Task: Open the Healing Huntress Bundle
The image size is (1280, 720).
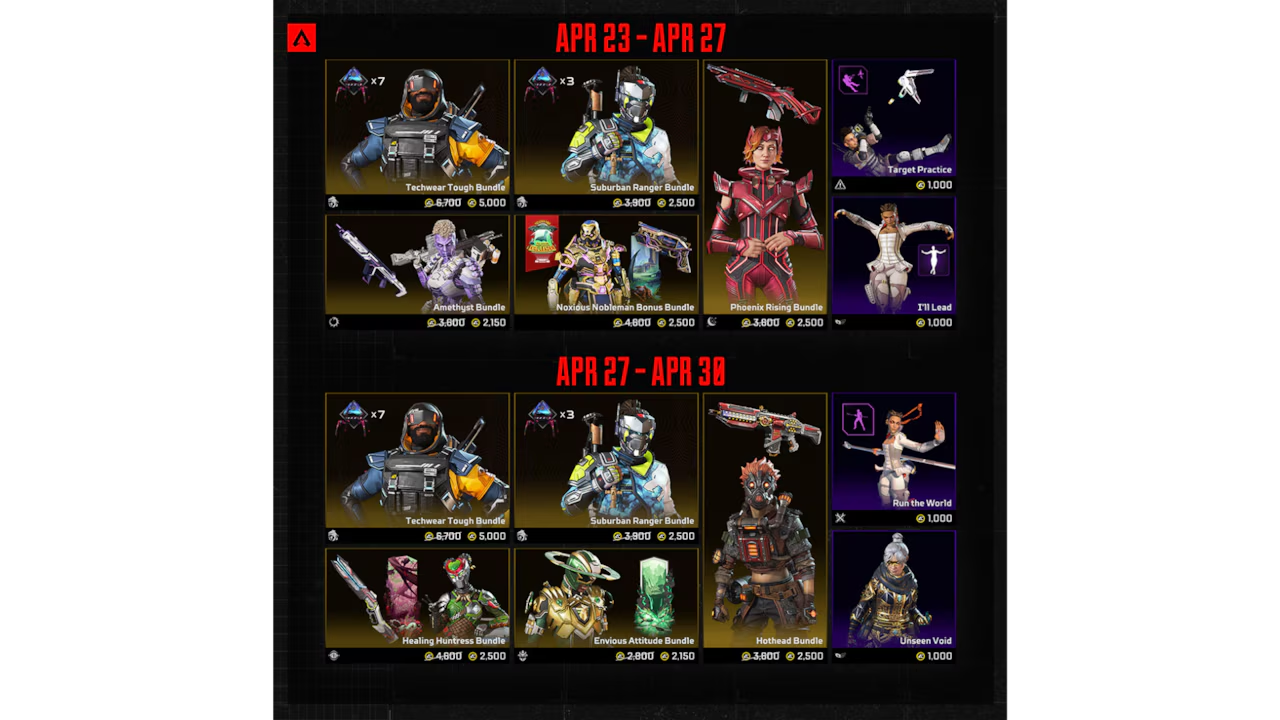Action: 417,598
